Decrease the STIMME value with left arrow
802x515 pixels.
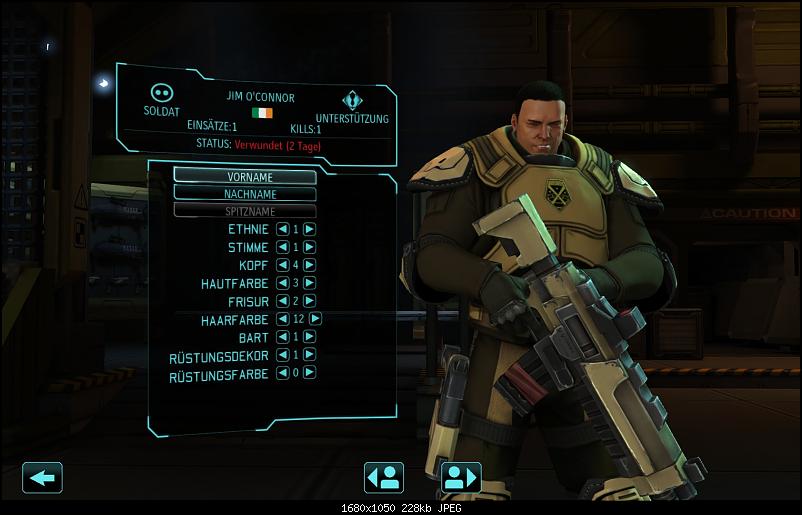point(282,246)
